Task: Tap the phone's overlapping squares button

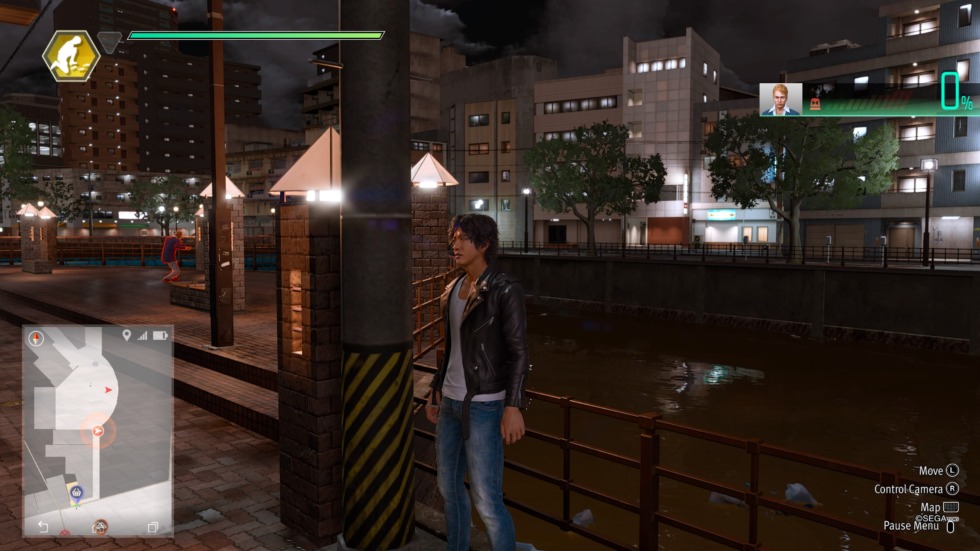Action: point(153,526)
